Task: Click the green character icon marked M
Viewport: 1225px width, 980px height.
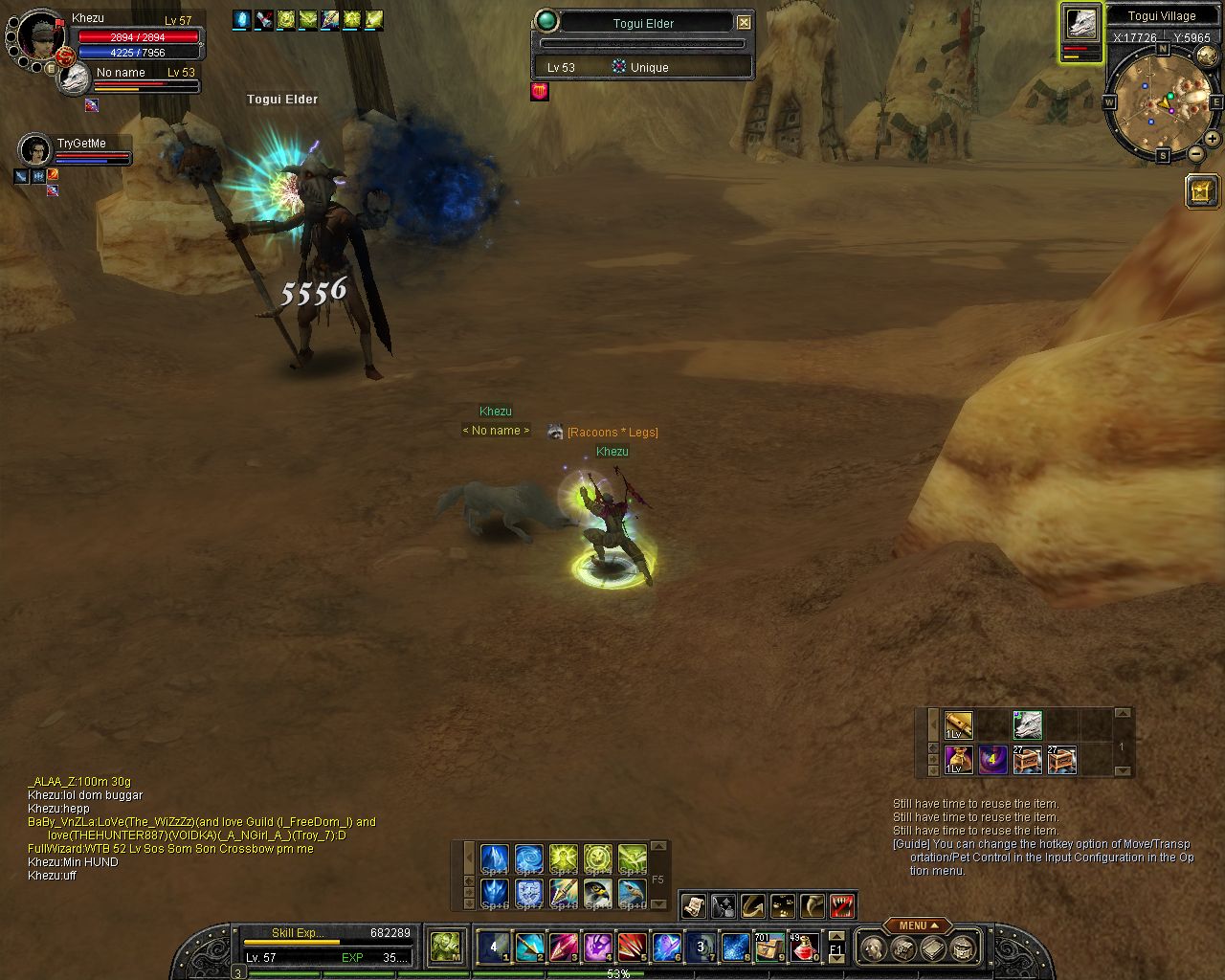Action: point(444,947)
